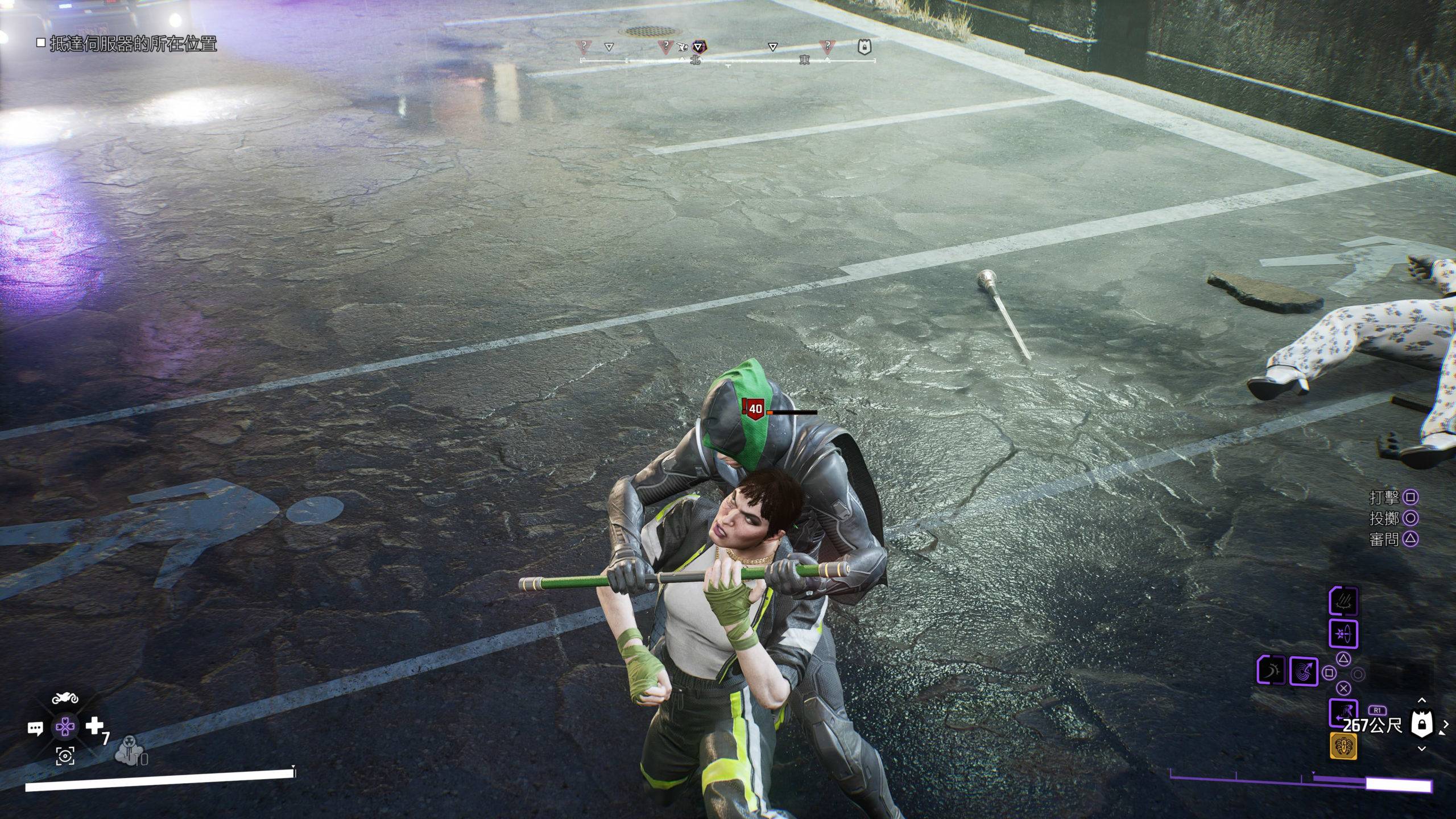Use the health pack plus icon
The width and height of the screenshot is (1456, 819).
(94, 726)
